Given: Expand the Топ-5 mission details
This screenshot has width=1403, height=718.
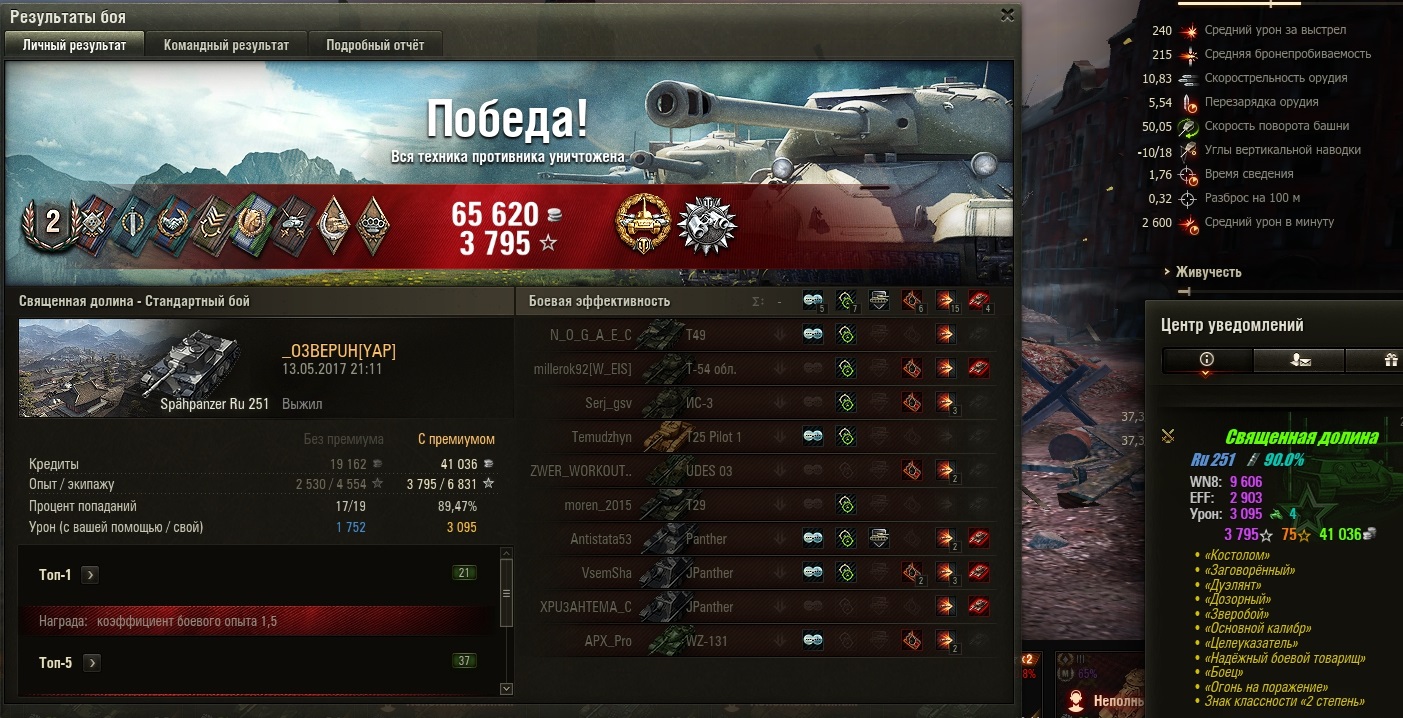Looking at the screenshot, I should pos(91,662).
